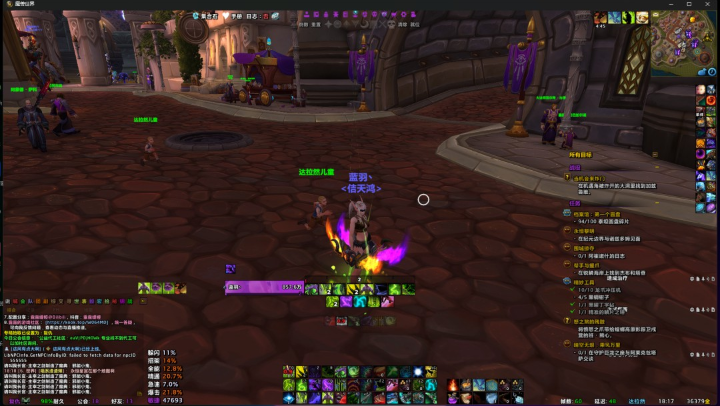This screenshot has width=720, height=406.
Task: Click the 所有目标 objective tracker header
Action: pyautogui.click(x=582, y=155)
